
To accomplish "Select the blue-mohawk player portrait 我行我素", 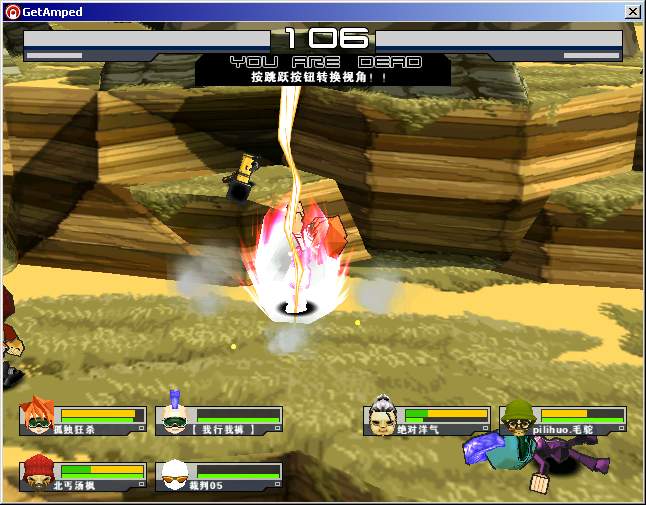I will 175,414.
